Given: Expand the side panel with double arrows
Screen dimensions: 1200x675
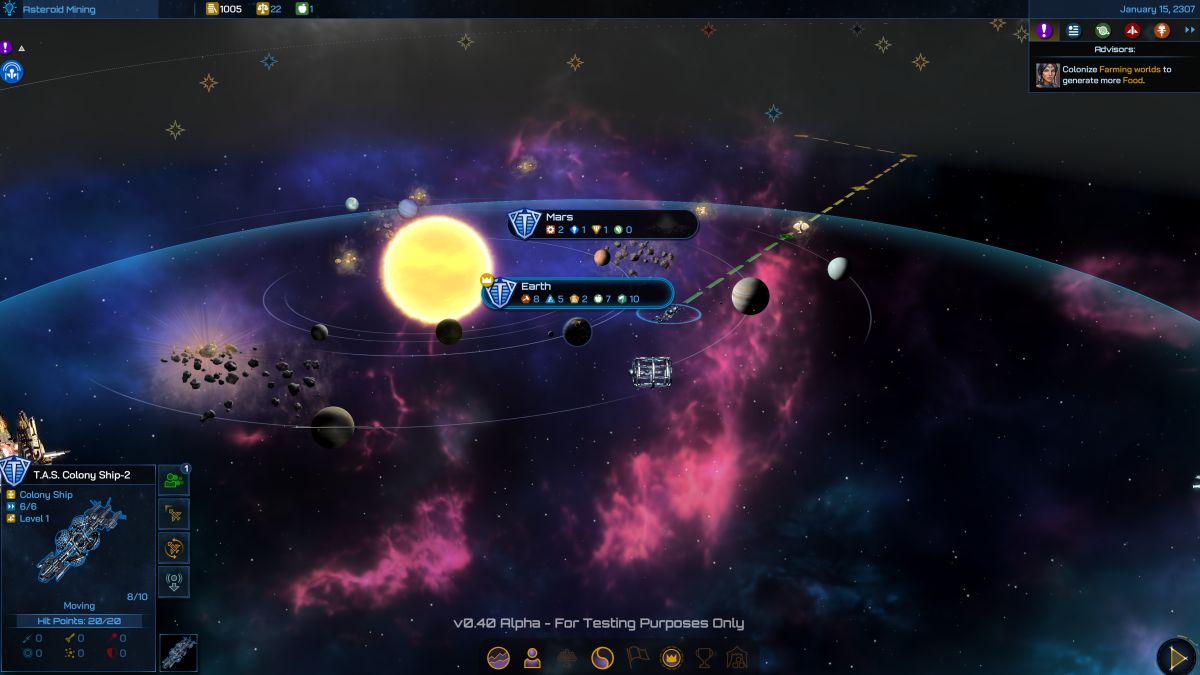Looking at the screenshot, I should coord(1190,30).
